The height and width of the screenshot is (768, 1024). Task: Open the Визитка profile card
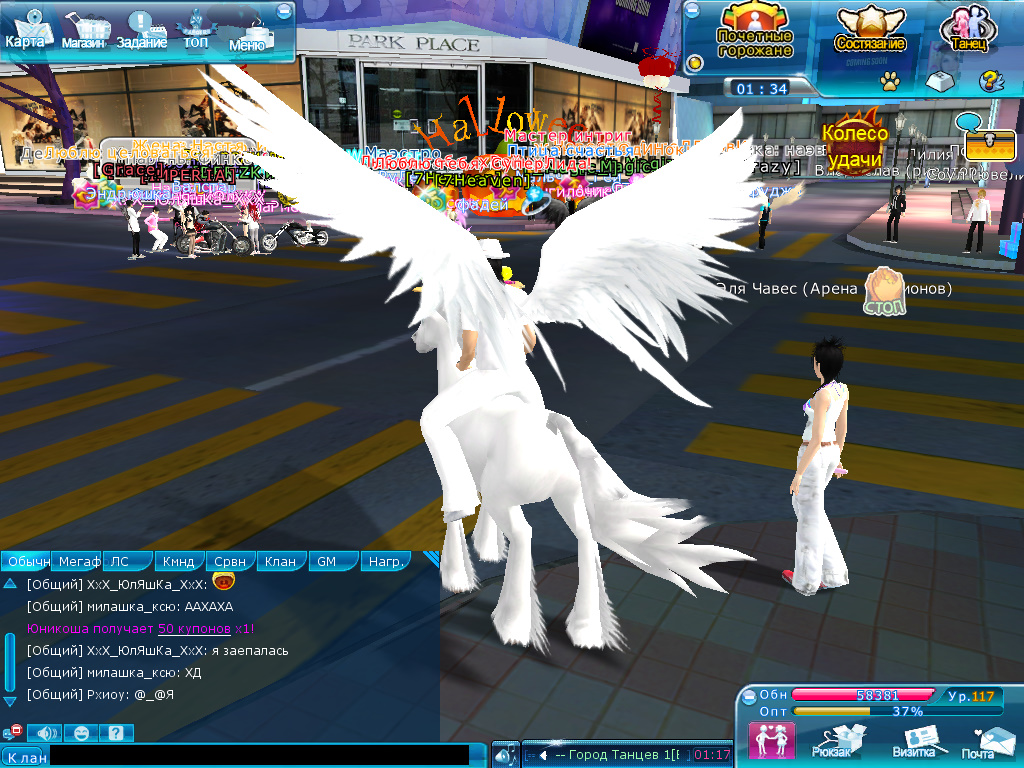point(914,741)
